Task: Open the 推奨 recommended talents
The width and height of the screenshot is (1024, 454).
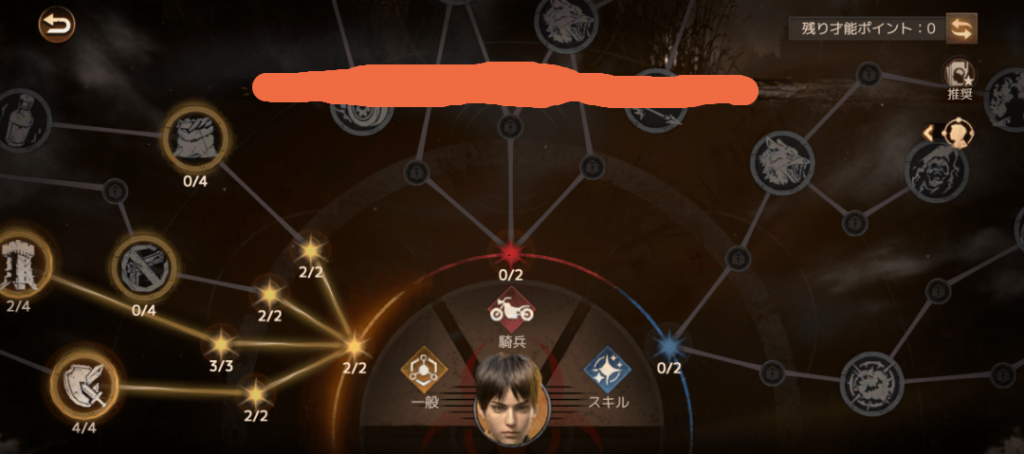Action: click(x=960, y=75)
